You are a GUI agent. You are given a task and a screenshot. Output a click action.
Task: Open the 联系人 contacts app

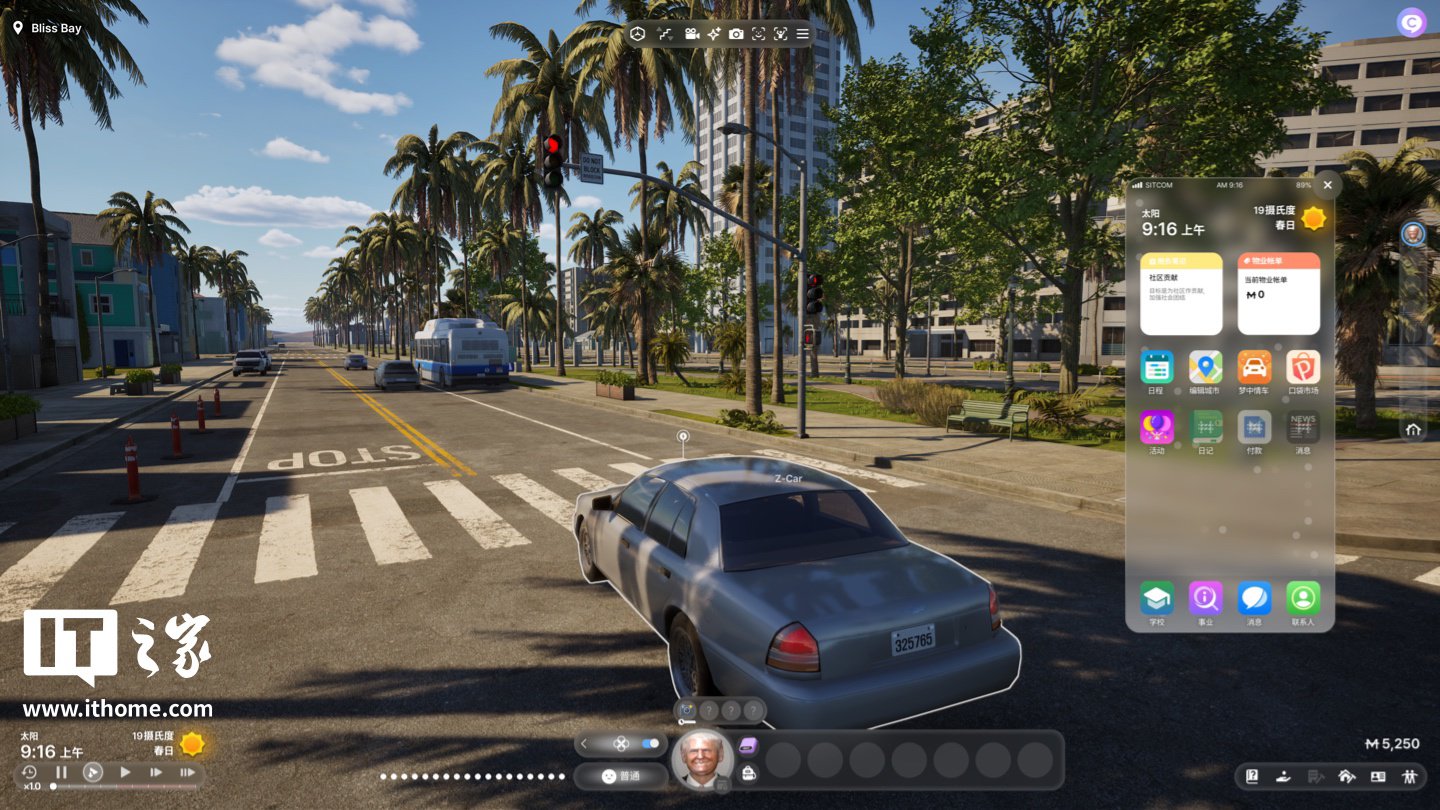[x=1303, y=598]
